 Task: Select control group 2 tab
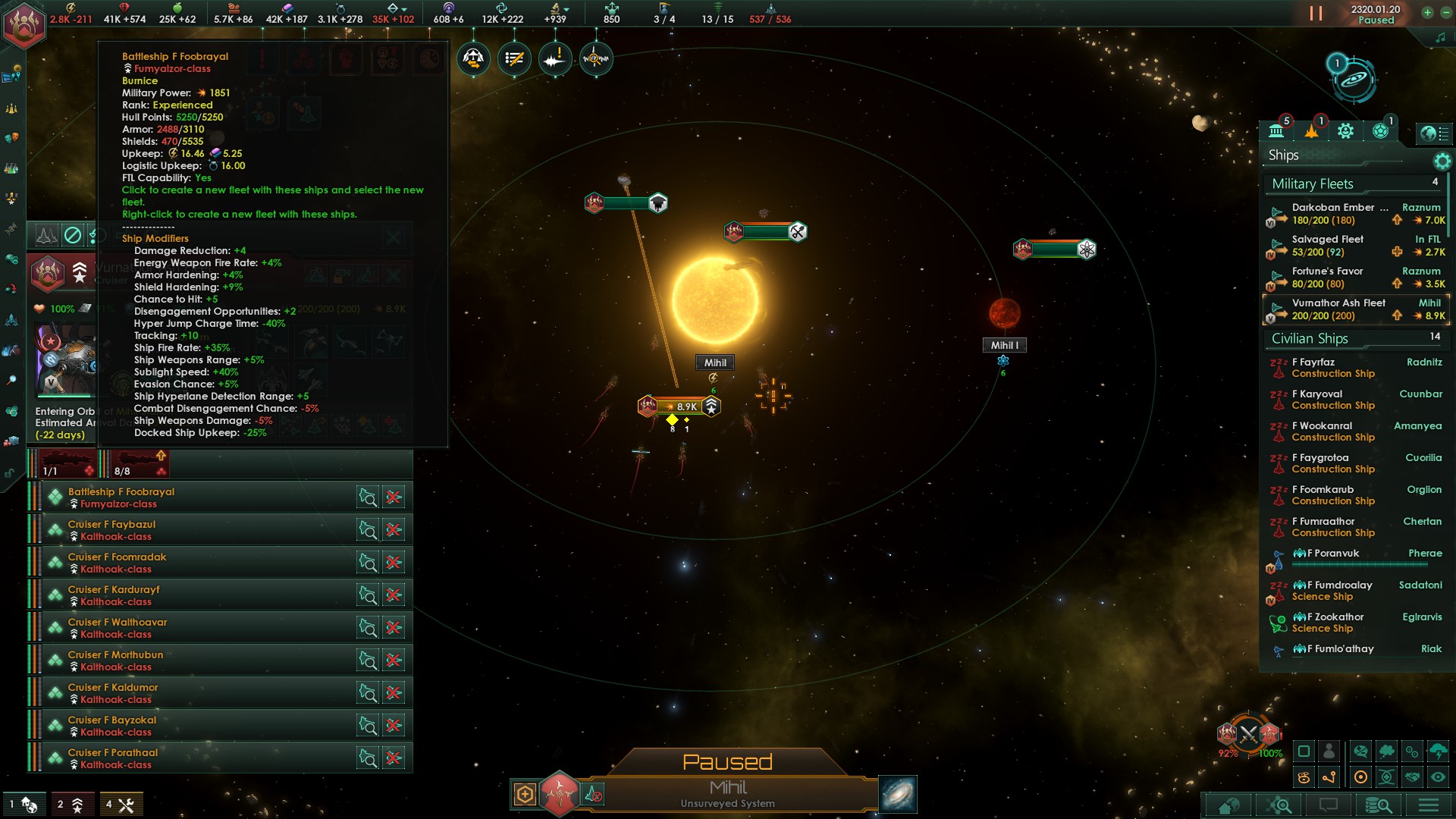(x=71, y=805)
